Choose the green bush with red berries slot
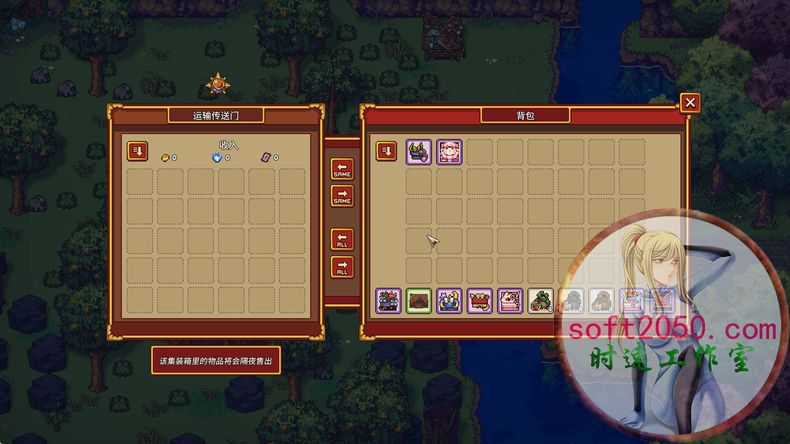This screenshot has width=790, height=444. click(541, 300)
